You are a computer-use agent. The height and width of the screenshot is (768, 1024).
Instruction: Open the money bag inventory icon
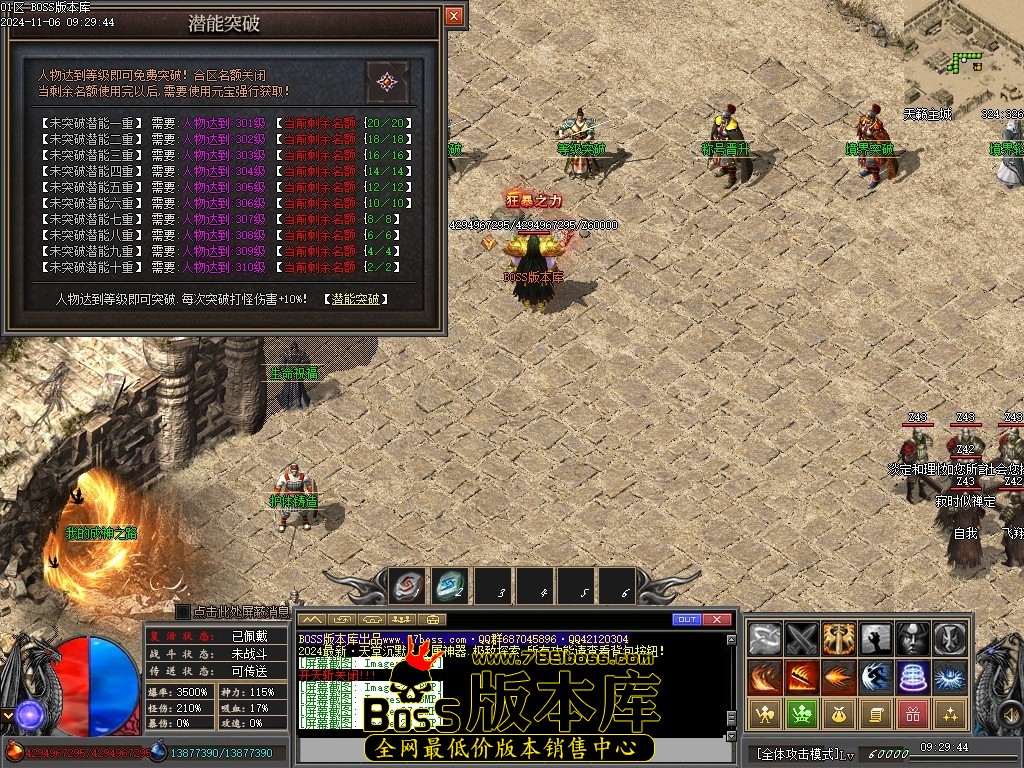click(x=839, y=714)
